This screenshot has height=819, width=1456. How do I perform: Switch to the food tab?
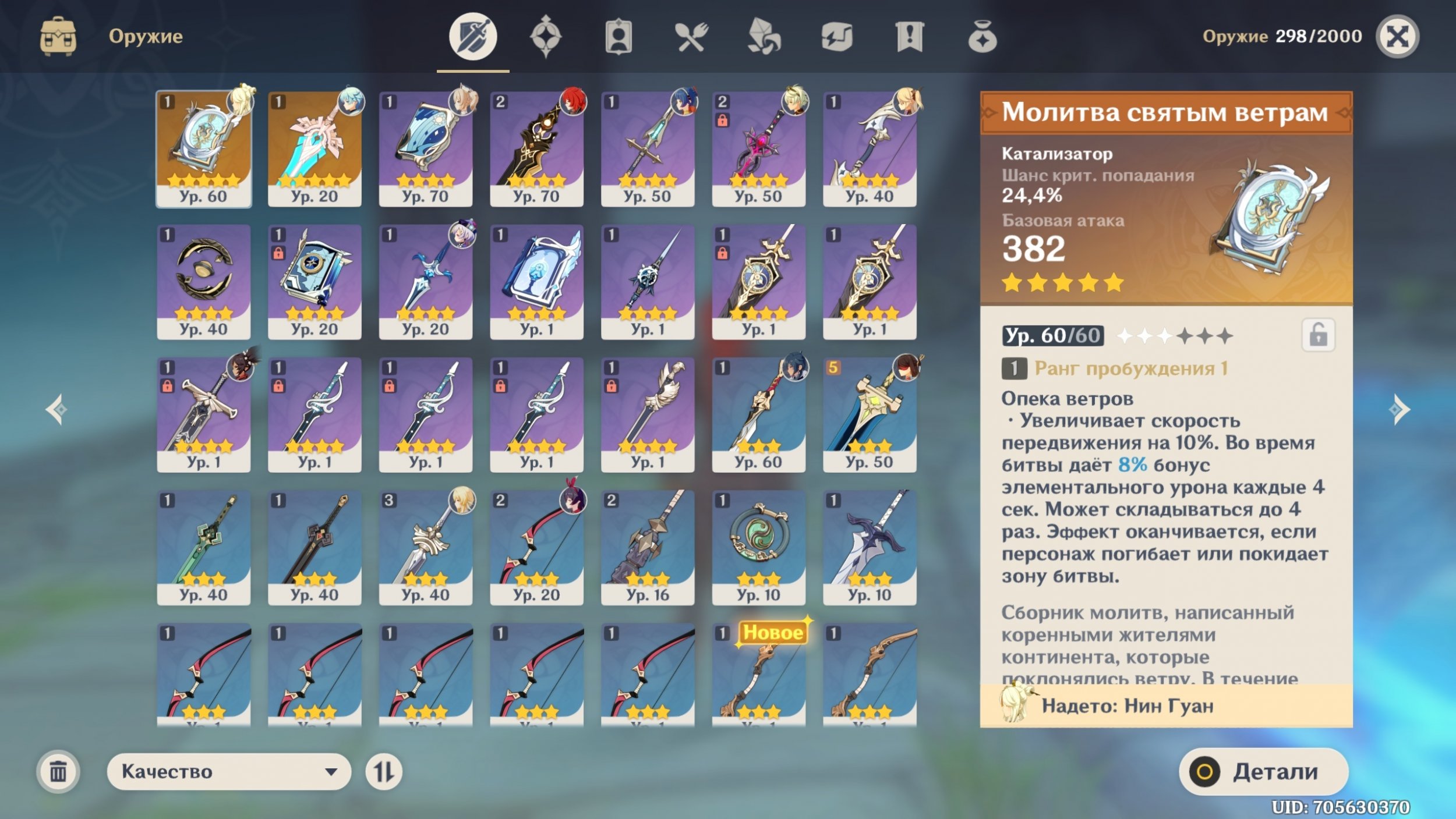click(x=691, y=37)
